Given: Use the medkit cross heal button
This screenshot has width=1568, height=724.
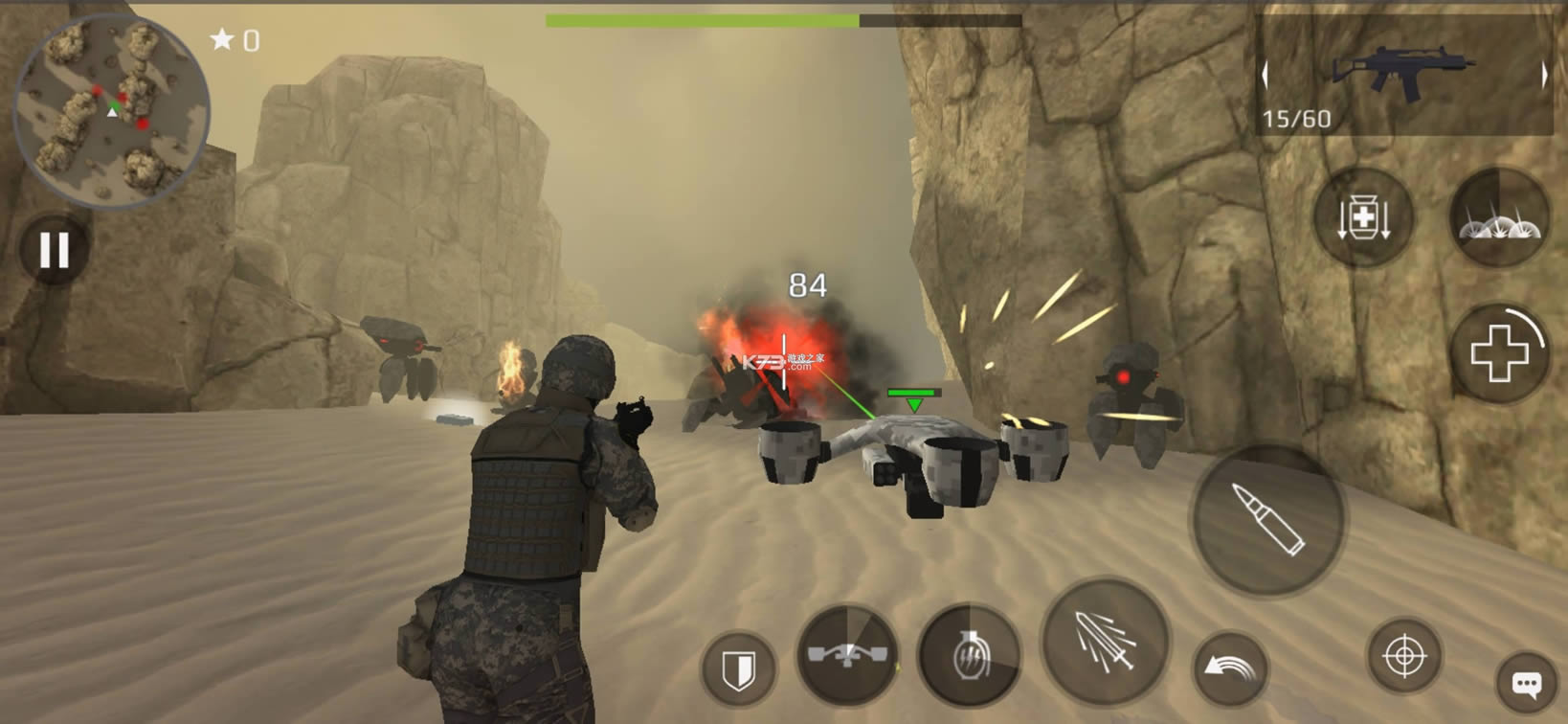Looking at the screenshot, I should 1498,354.
